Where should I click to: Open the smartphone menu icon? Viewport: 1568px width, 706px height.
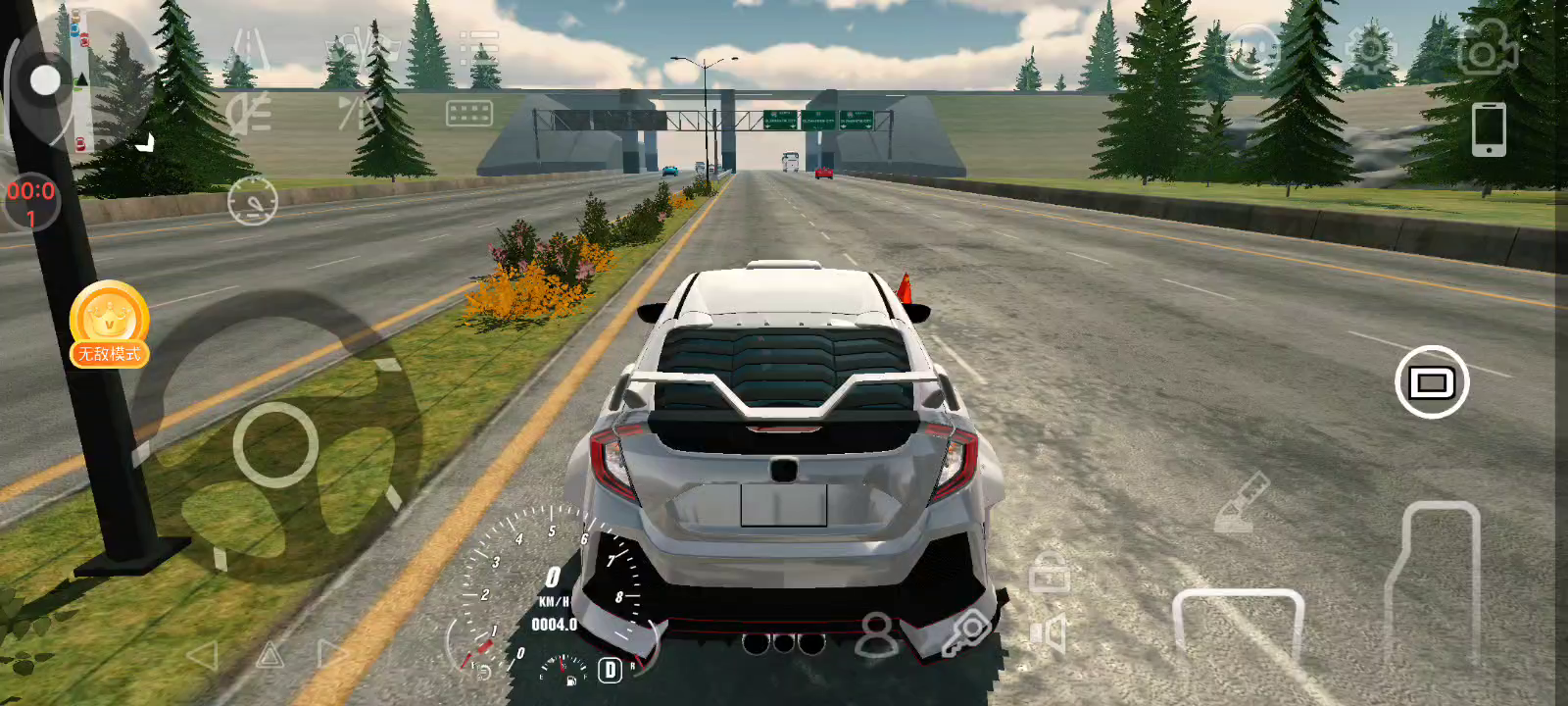[x=1488, y=128]
